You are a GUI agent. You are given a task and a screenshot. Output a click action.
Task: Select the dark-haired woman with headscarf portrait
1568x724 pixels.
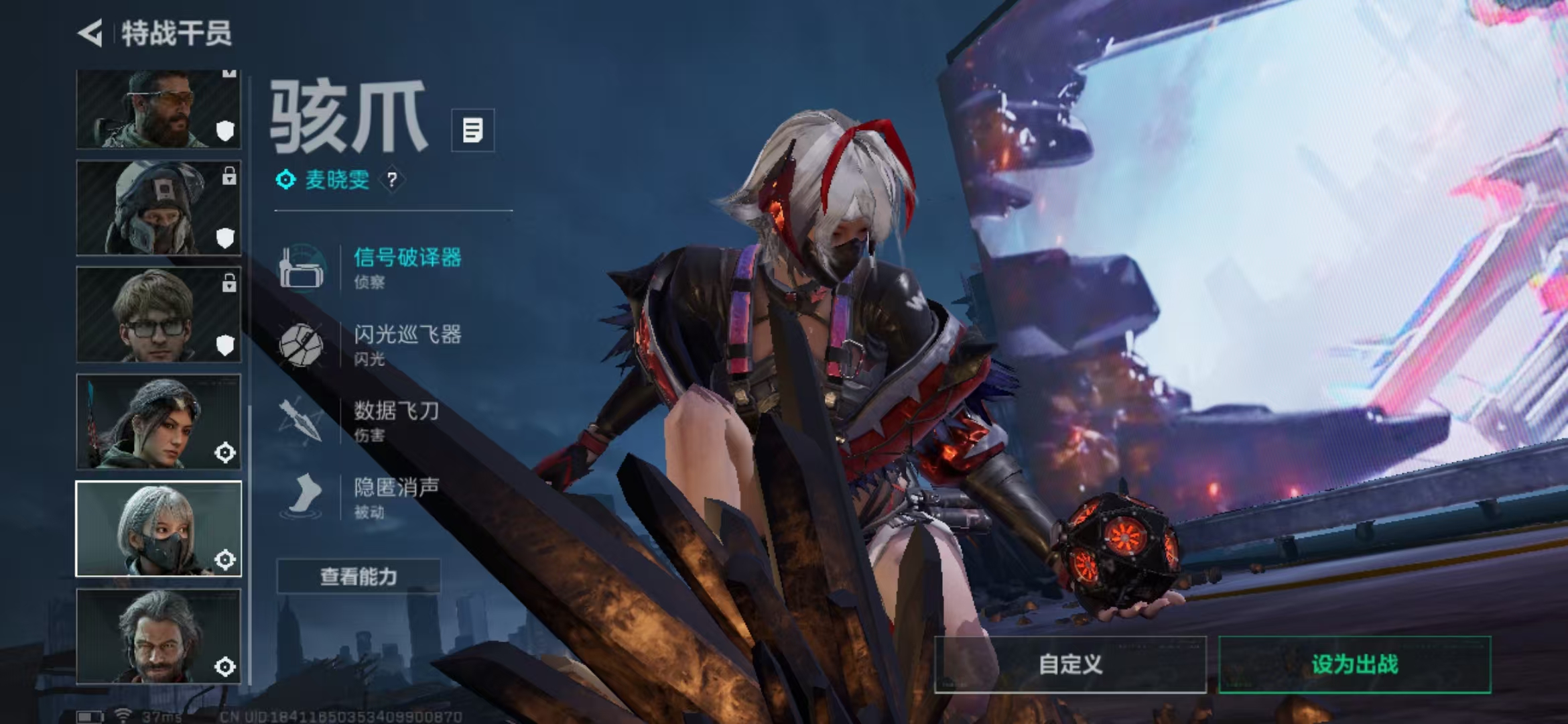158,422
